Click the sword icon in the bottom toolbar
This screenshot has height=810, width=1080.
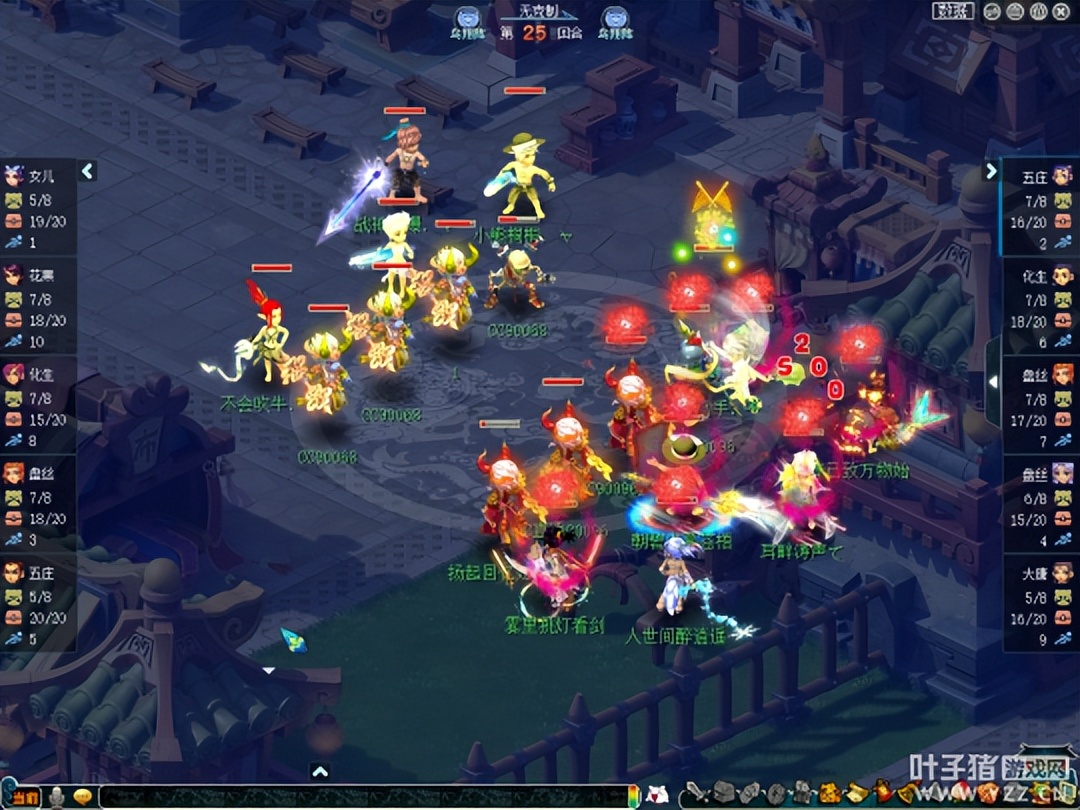pyautogui.click(x=695, y=794)
